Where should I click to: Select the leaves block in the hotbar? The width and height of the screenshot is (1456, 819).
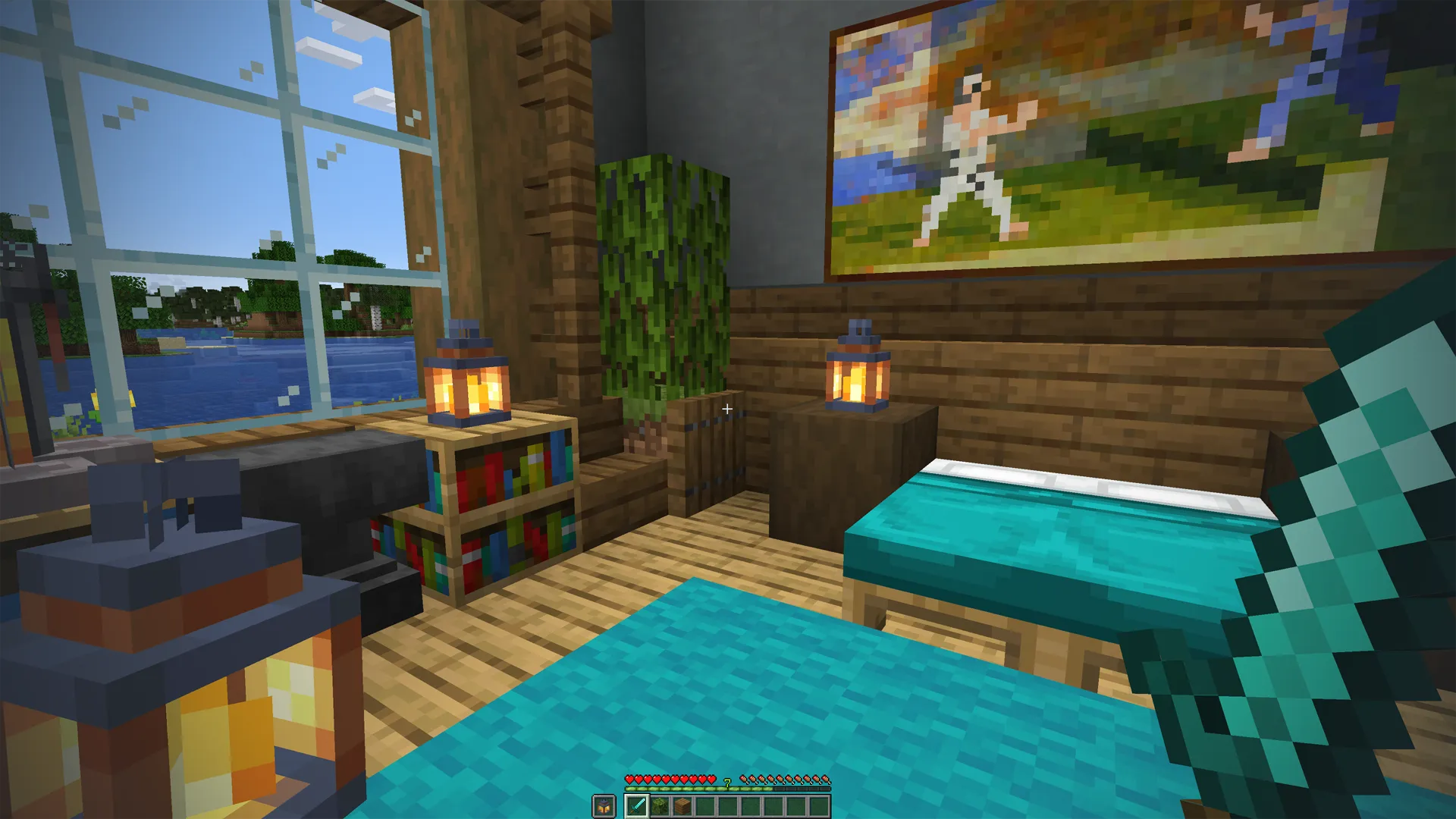[660, 806]
